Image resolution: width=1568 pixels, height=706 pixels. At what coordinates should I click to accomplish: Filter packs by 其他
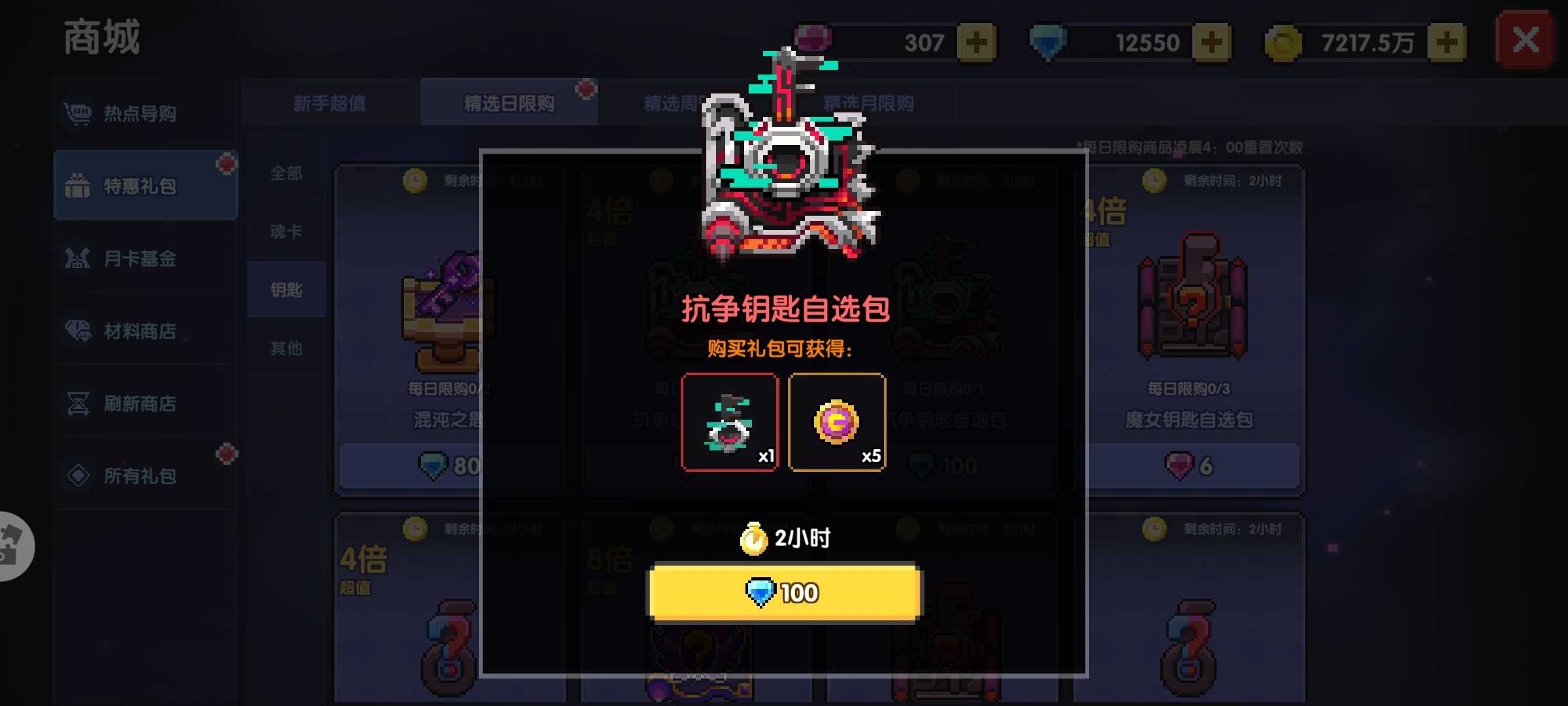[x=286, y=348]
